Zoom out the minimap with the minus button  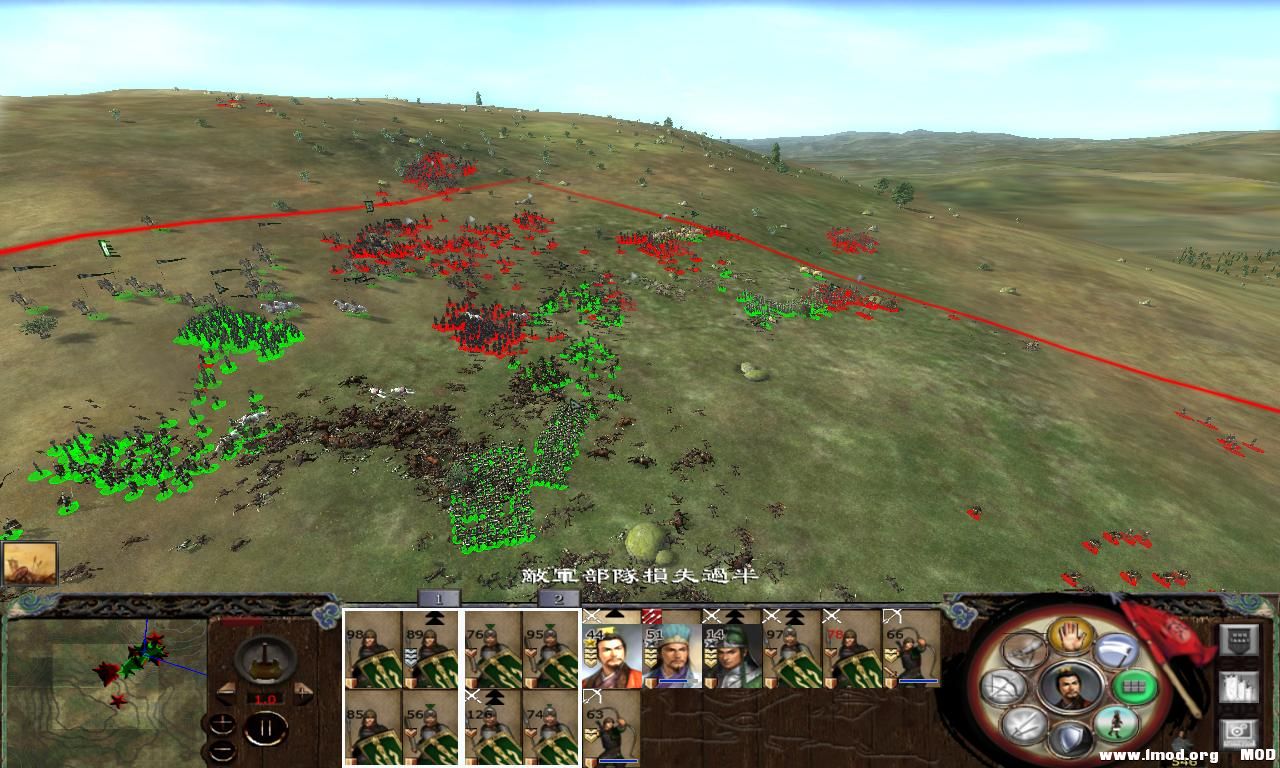223,751
